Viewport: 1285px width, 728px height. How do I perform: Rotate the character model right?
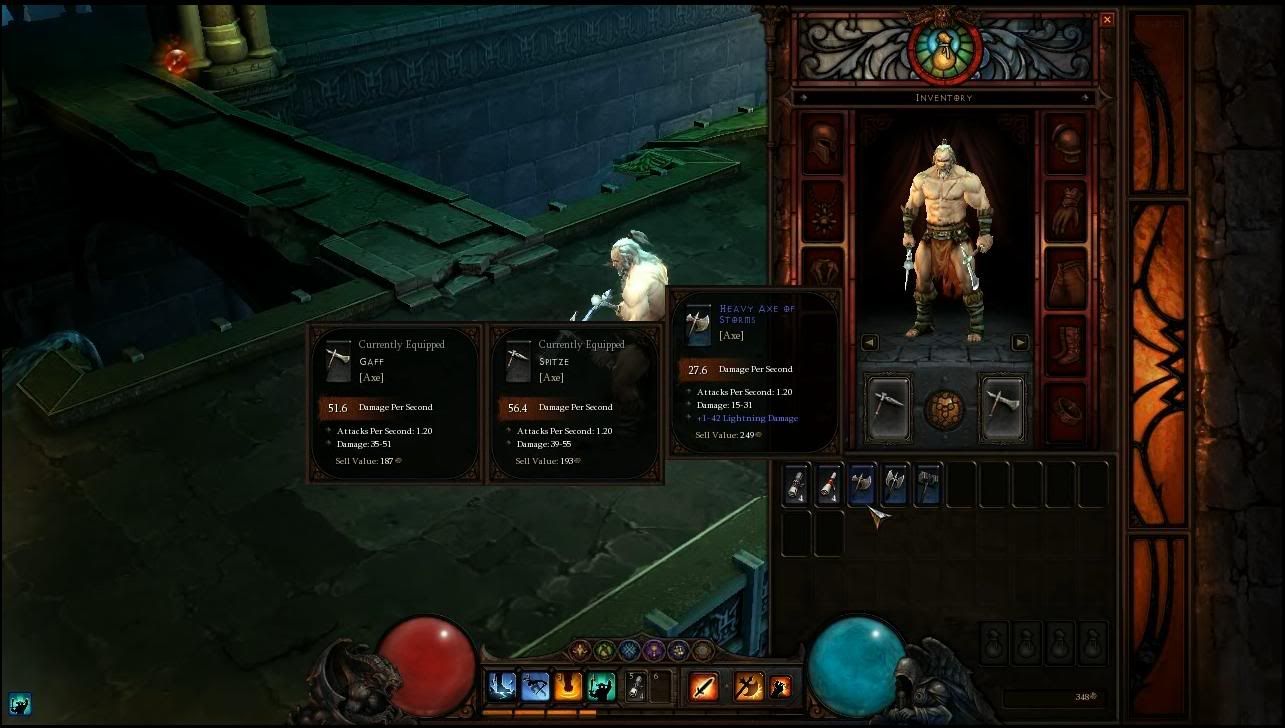[x=1018, y=342]
